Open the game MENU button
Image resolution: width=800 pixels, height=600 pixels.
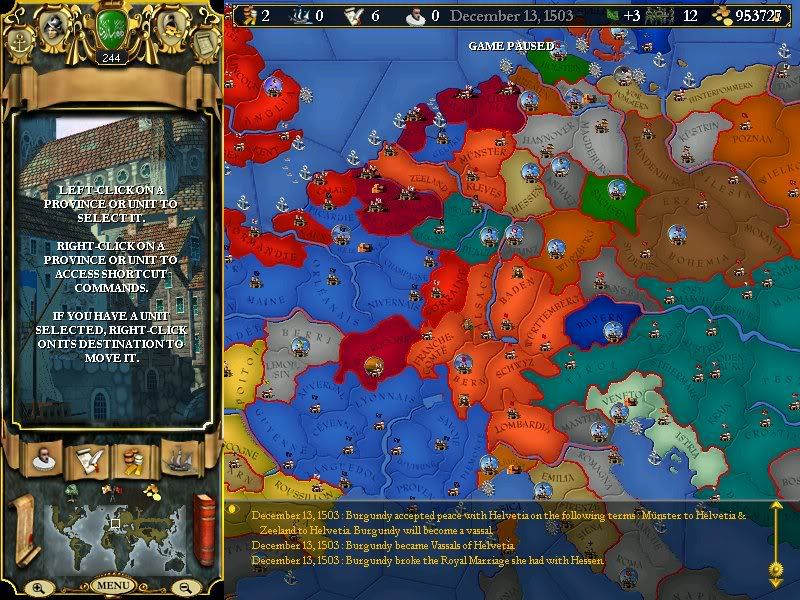click(x=112, y=585)
